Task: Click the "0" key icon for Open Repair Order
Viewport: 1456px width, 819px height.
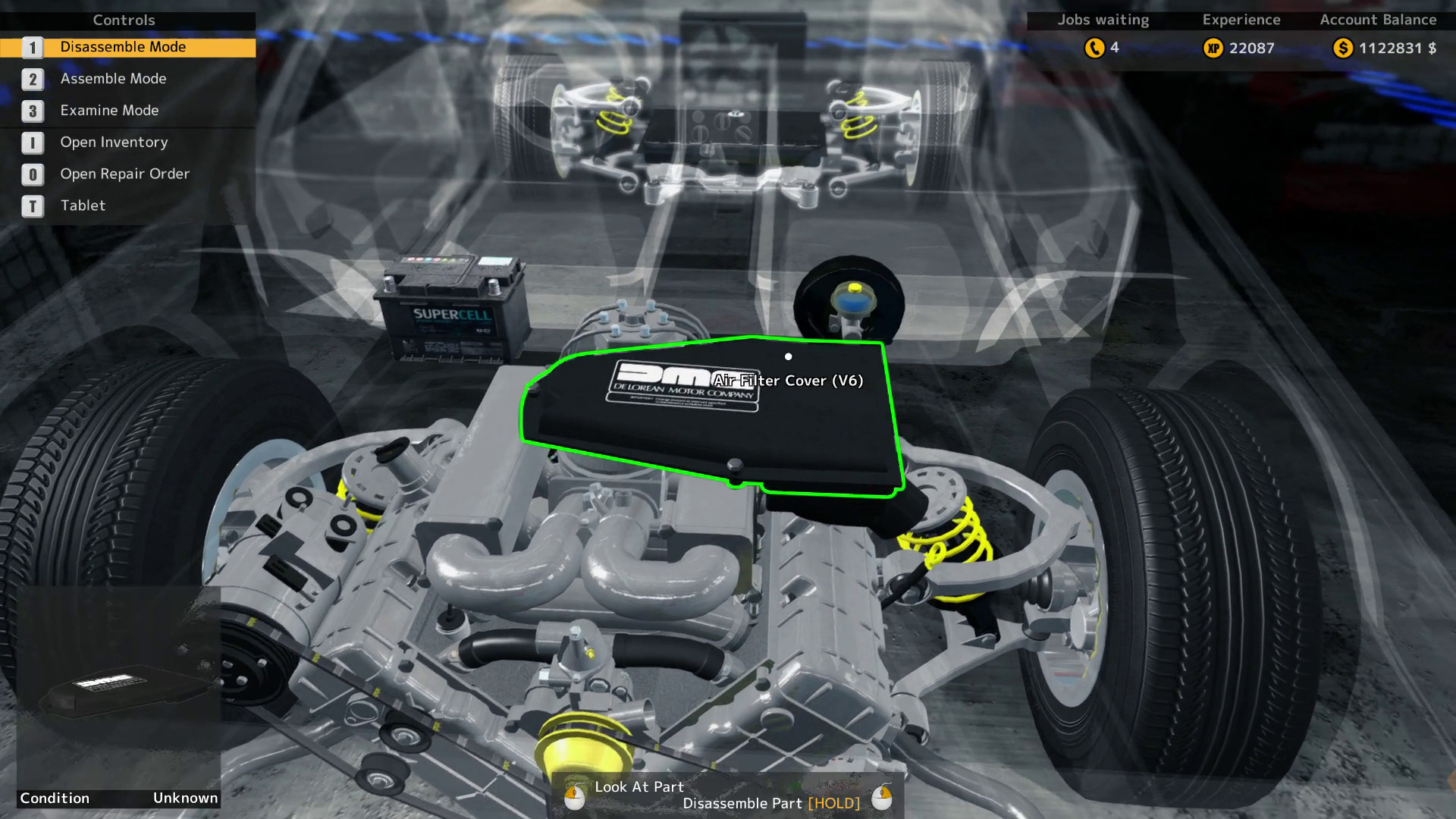Action: [x=32, y=174]
